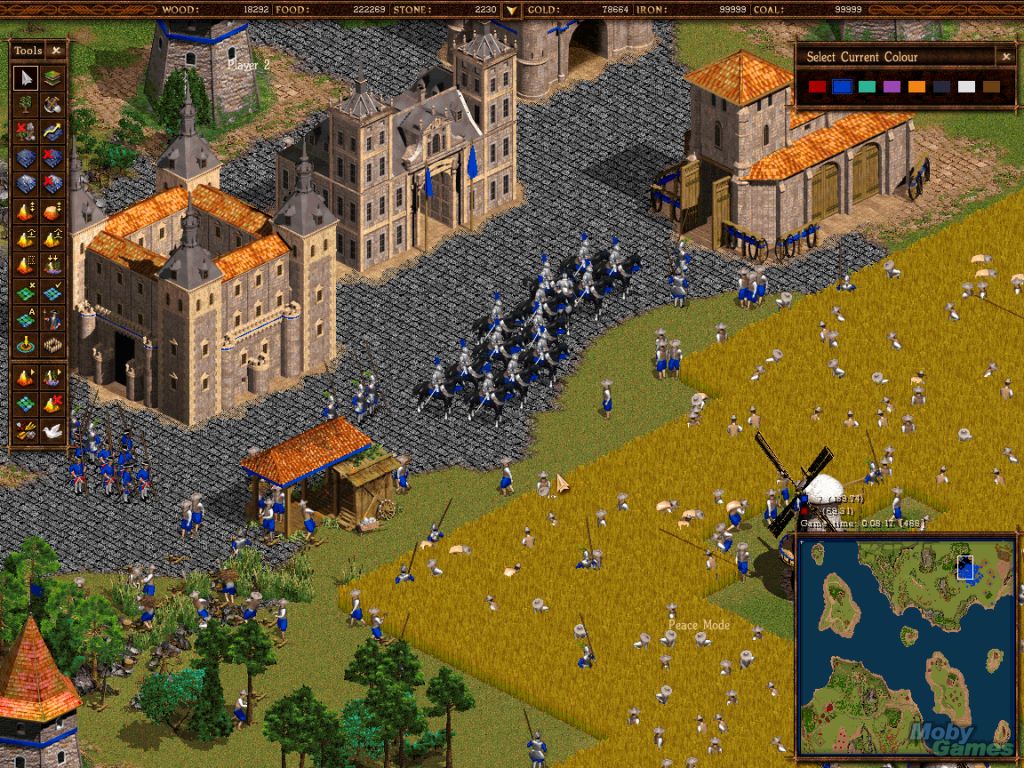Select the wizard figure tool
1024x768 pixels.
[52, 319]
